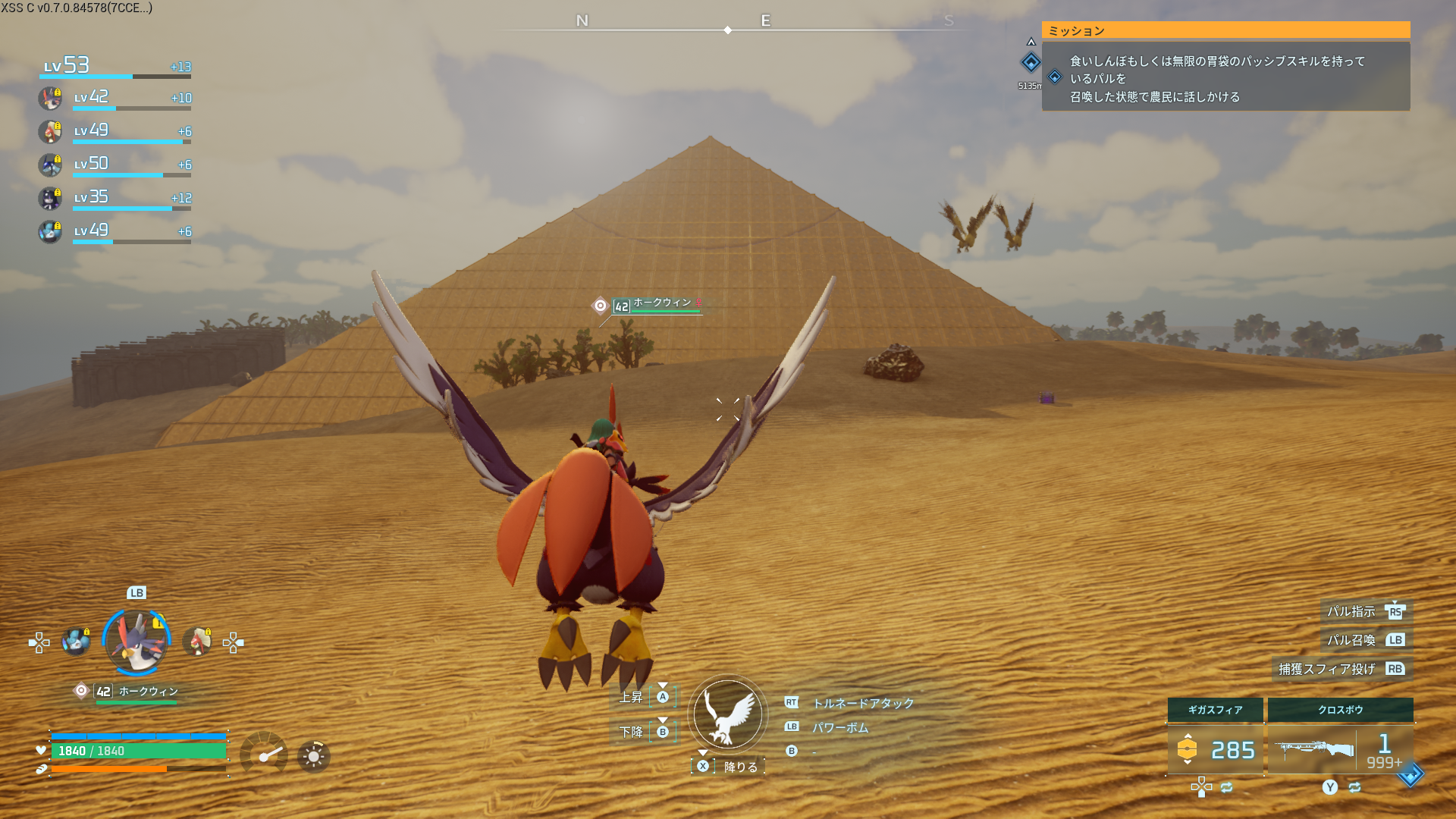Click the sun time-of-day indicator
The image size is (1456, 819).
[313, 756]
